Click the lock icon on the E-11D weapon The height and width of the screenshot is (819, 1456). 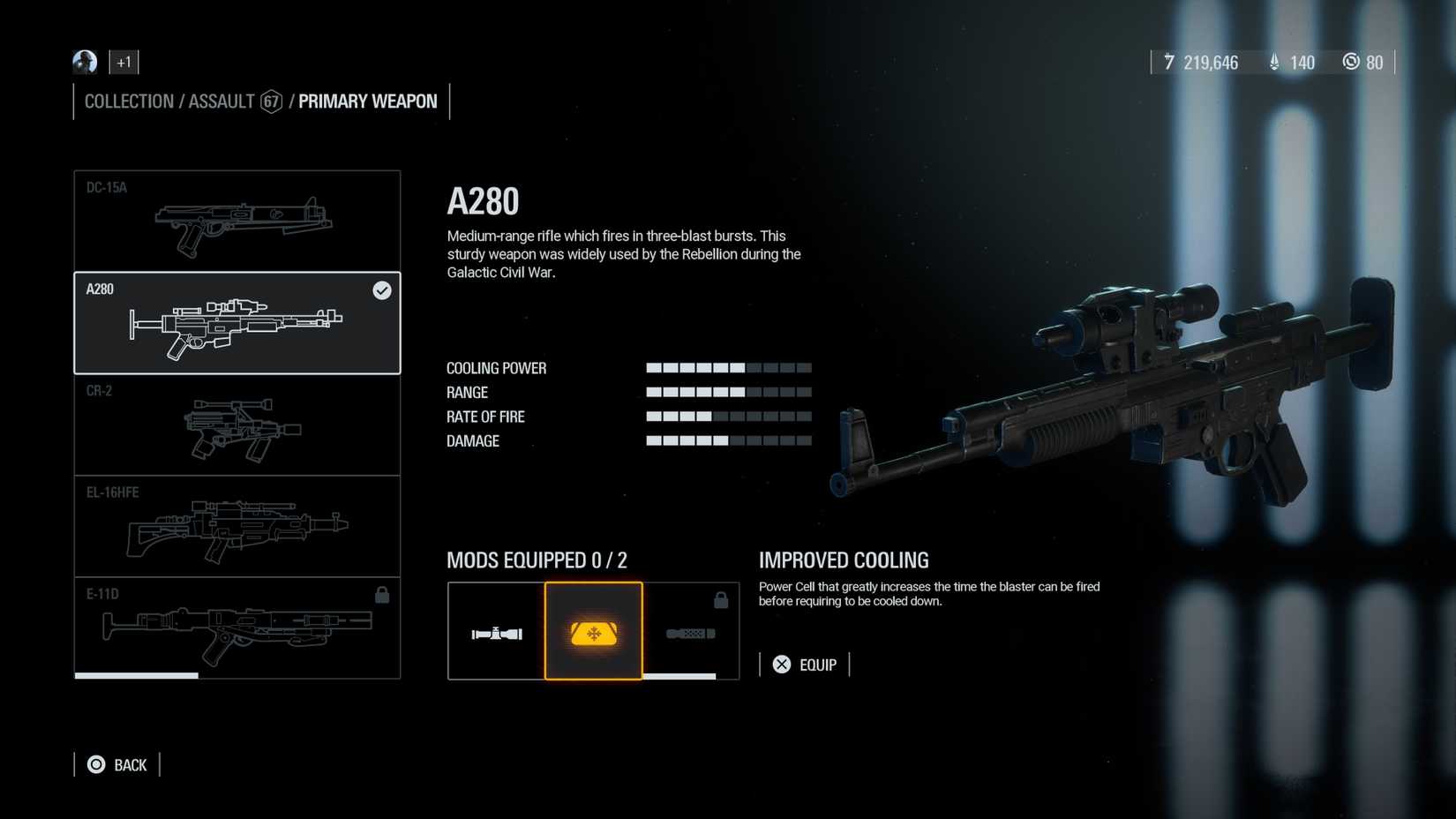382,594
